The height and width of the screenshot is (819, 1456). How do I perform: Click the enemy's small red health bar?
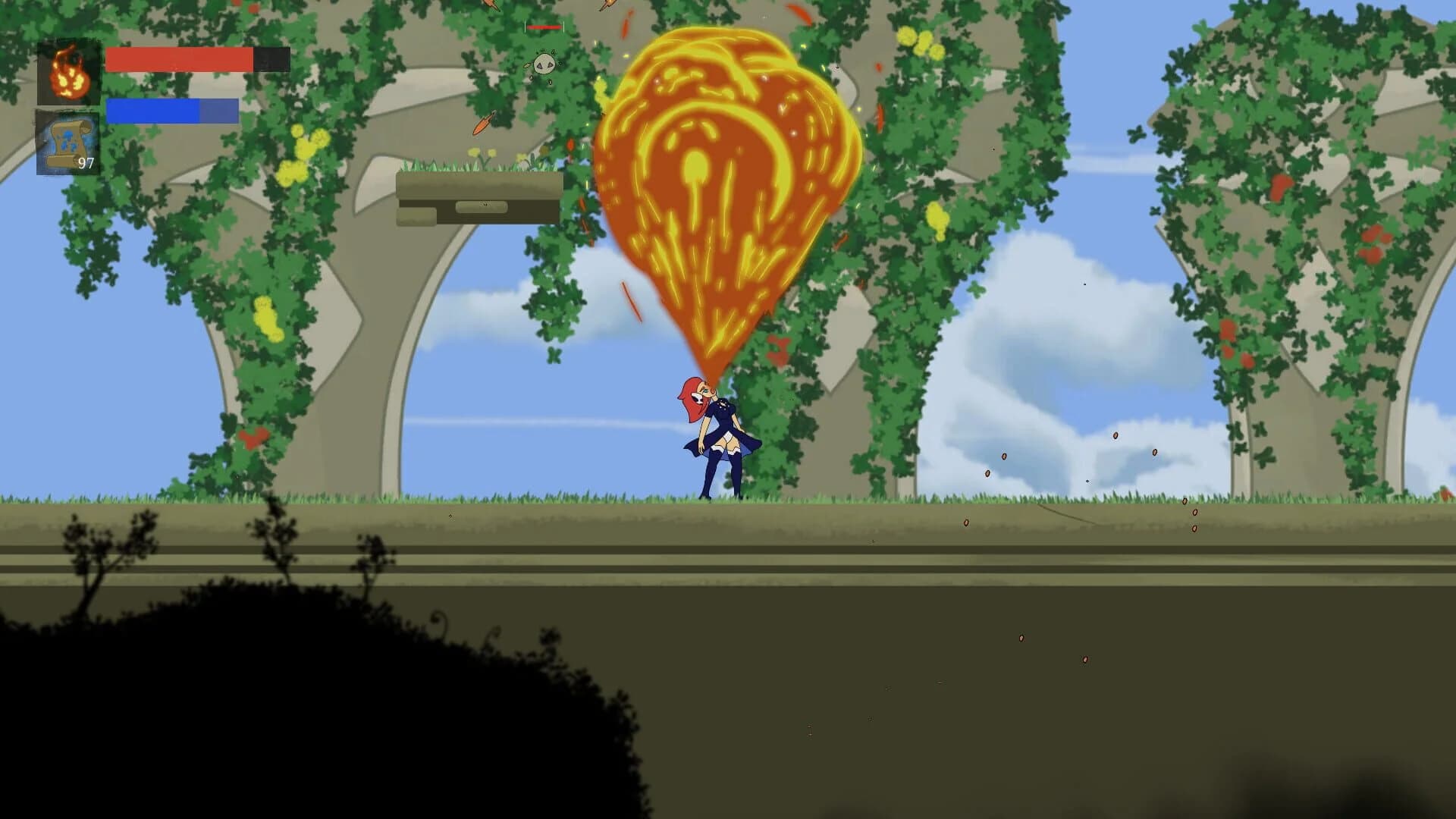tap(544, 27)
